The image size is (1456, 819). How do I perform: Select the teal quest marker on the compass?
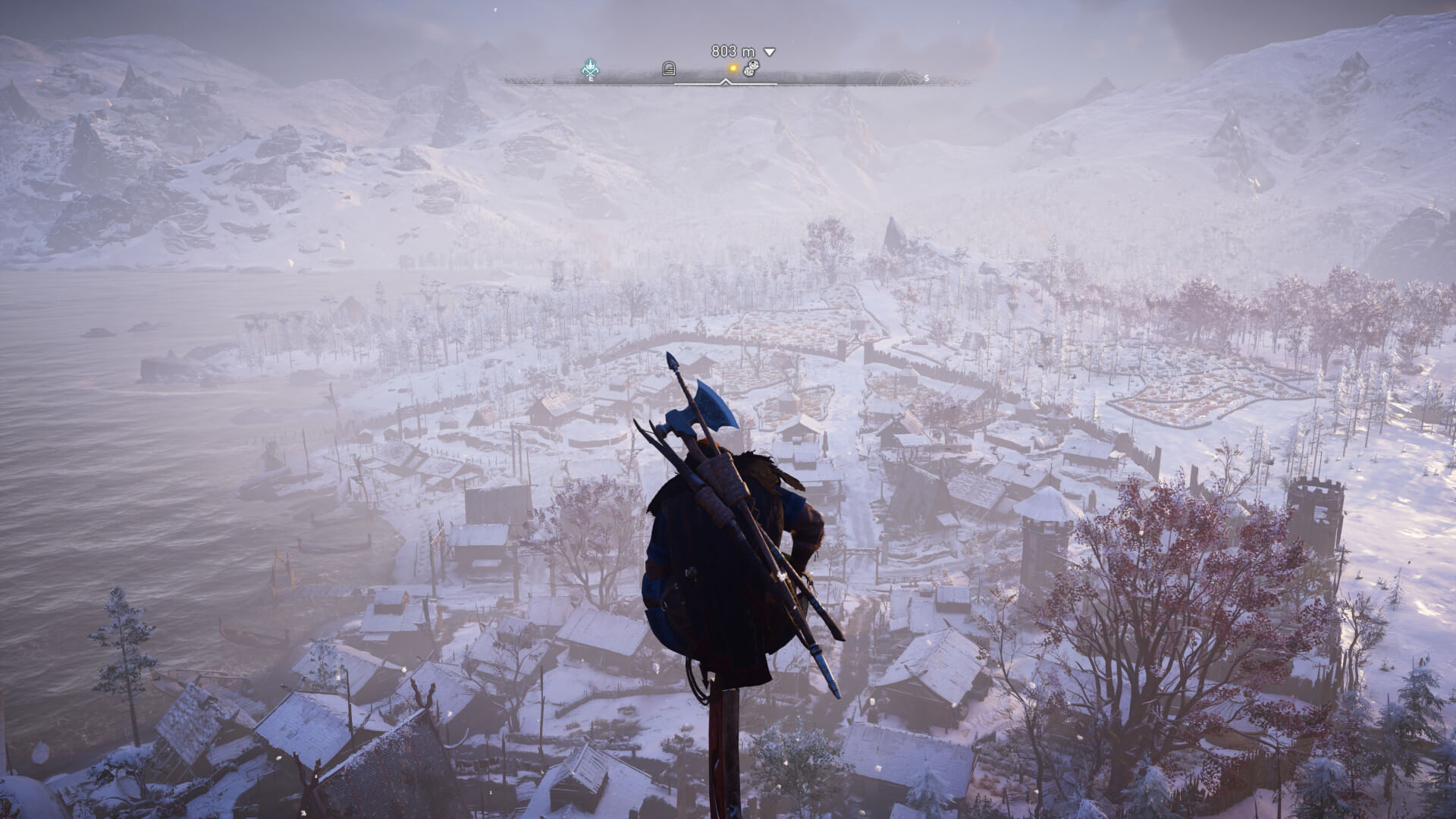click(591, 69)
